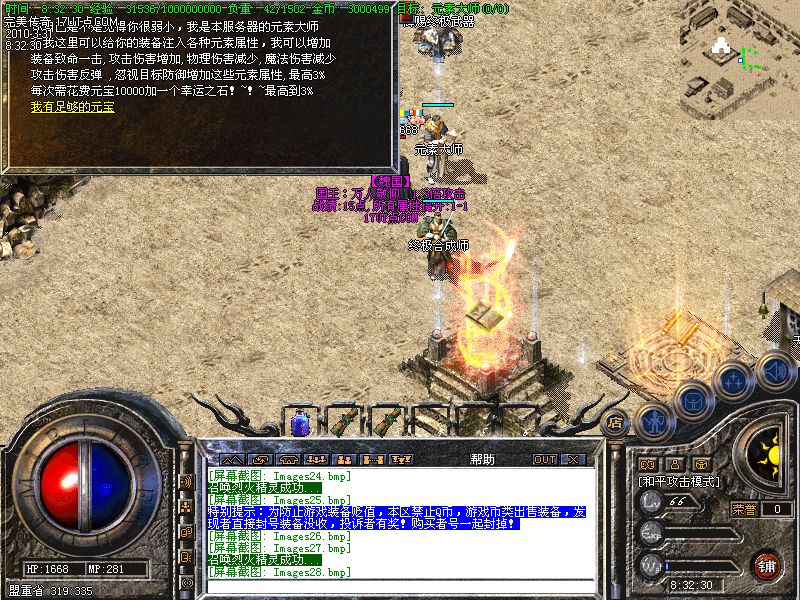This screenshot has height=600, width=800.
Task: Select the blue potion belt slot
Action: pos(298,423)
